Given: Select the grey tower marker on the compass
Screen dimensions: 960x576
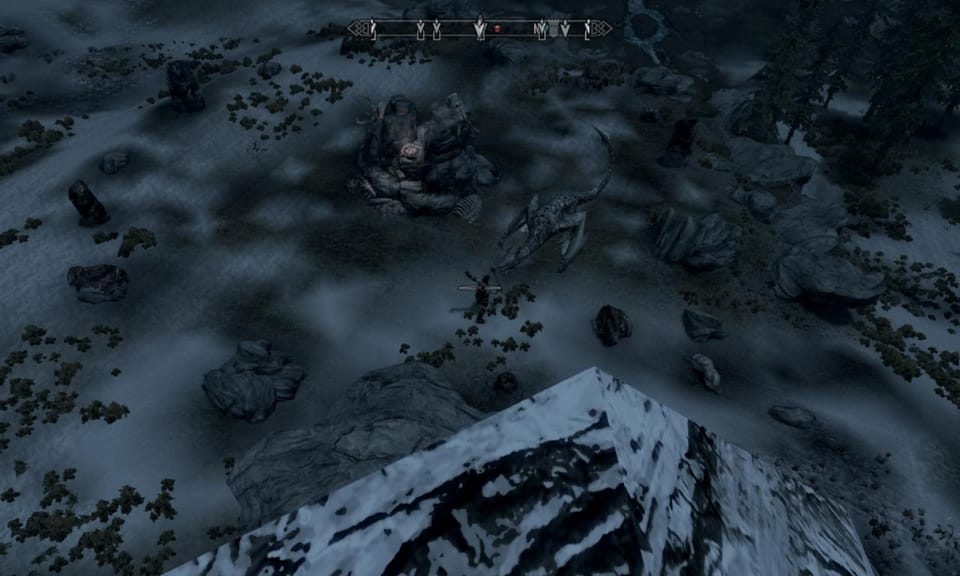Looking at the screenshot, I should pos(553,29).
